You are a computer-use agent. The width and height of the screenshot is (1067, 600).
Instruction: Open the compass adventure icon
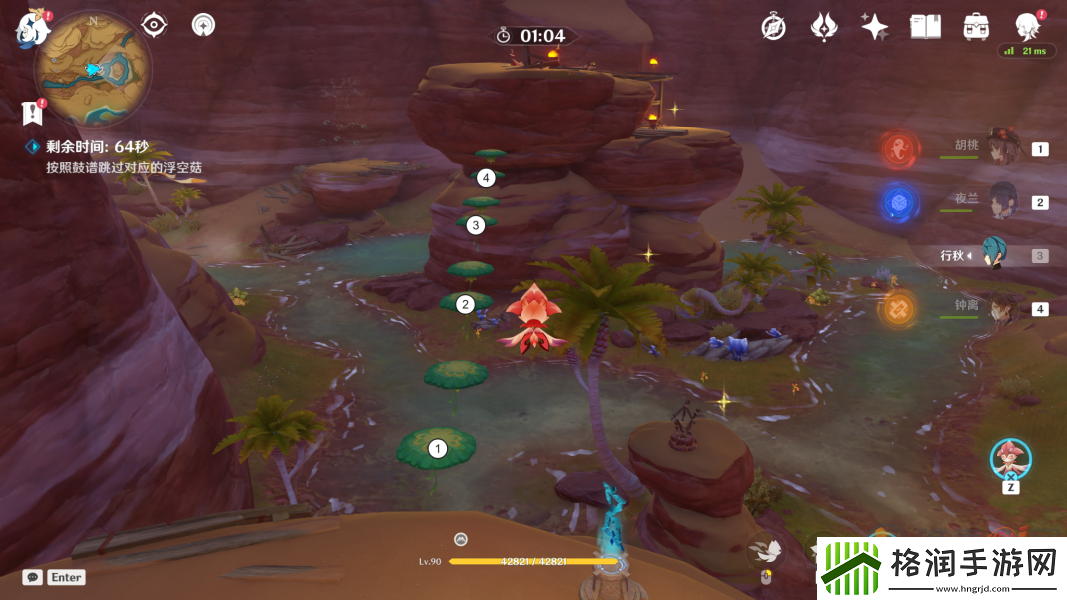click(x=773, y=27)
